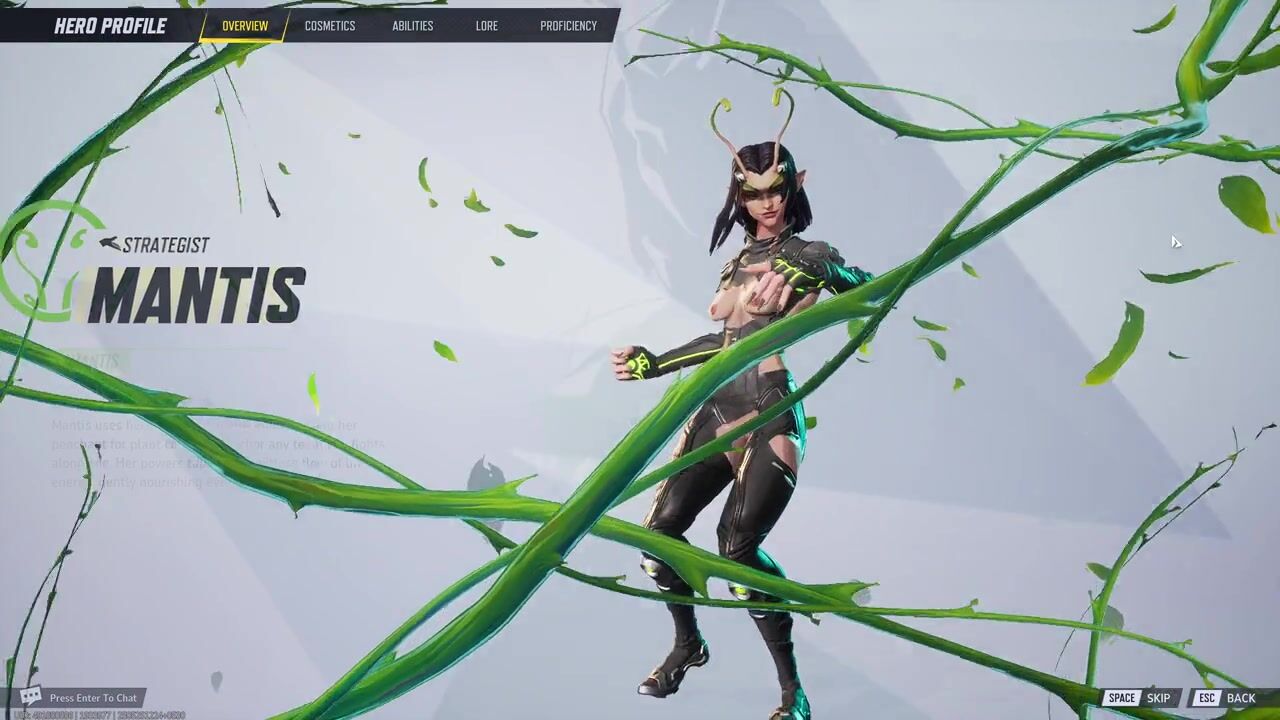Show the Abilities tab
Viewport: 1280px width, 720px height.
click(413, 26)
